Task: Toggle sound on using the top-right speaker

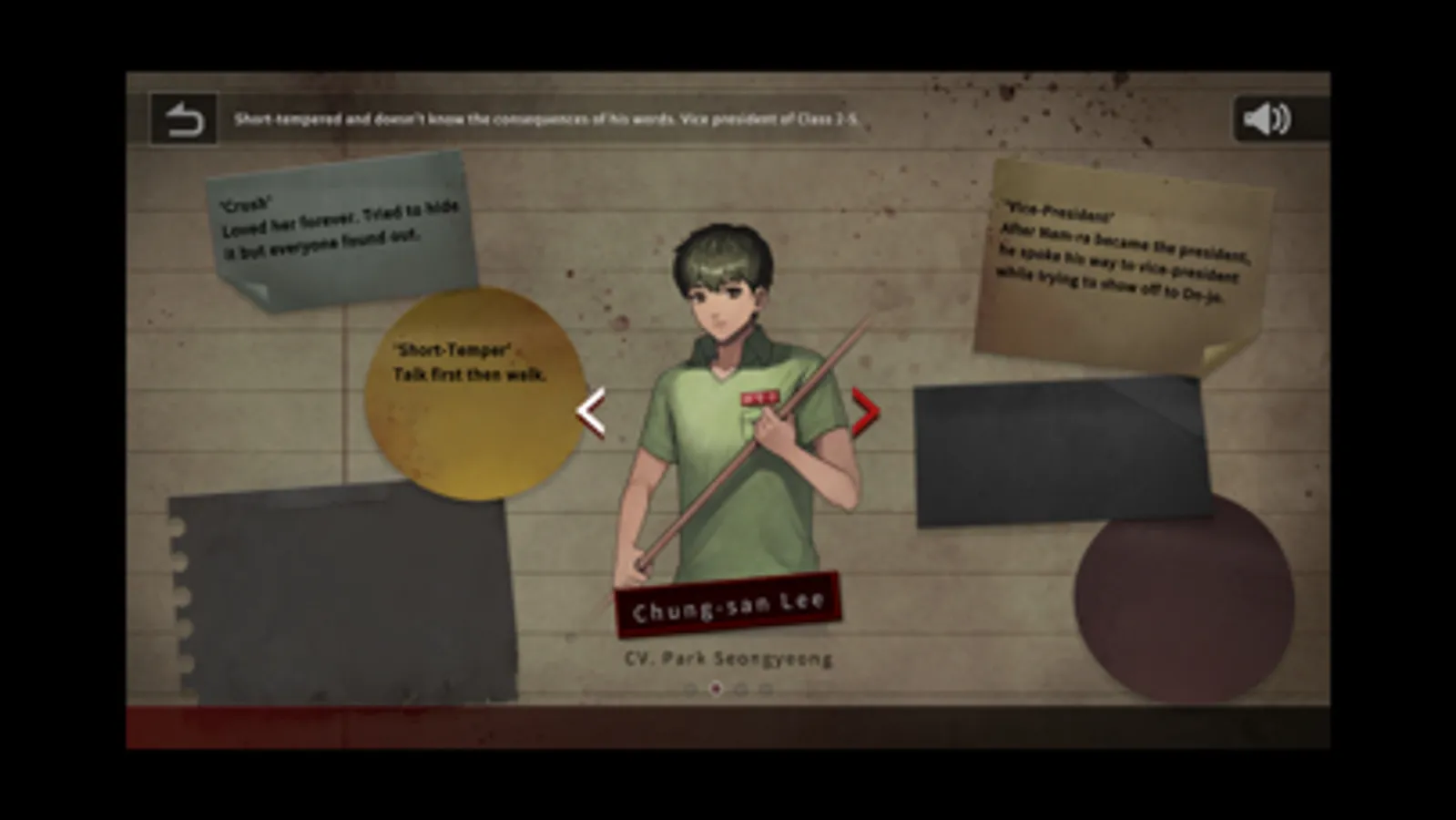Action: click(1266, 118)
